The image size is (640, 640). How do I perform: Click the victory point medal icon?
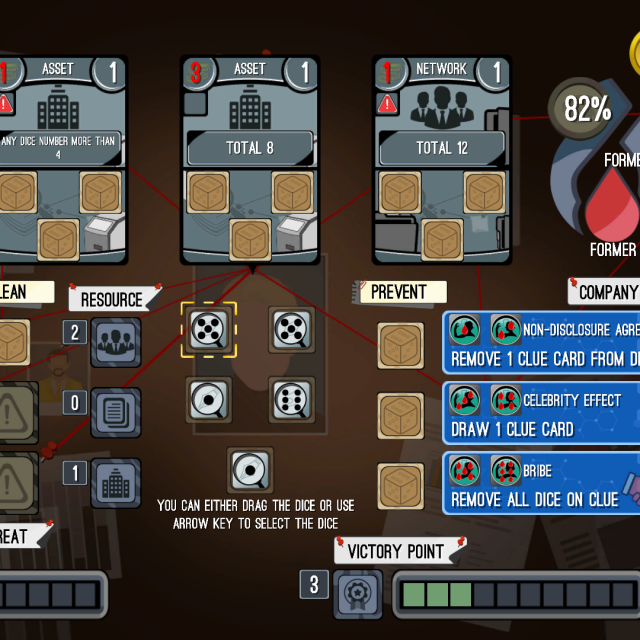[x=357, y=594]
